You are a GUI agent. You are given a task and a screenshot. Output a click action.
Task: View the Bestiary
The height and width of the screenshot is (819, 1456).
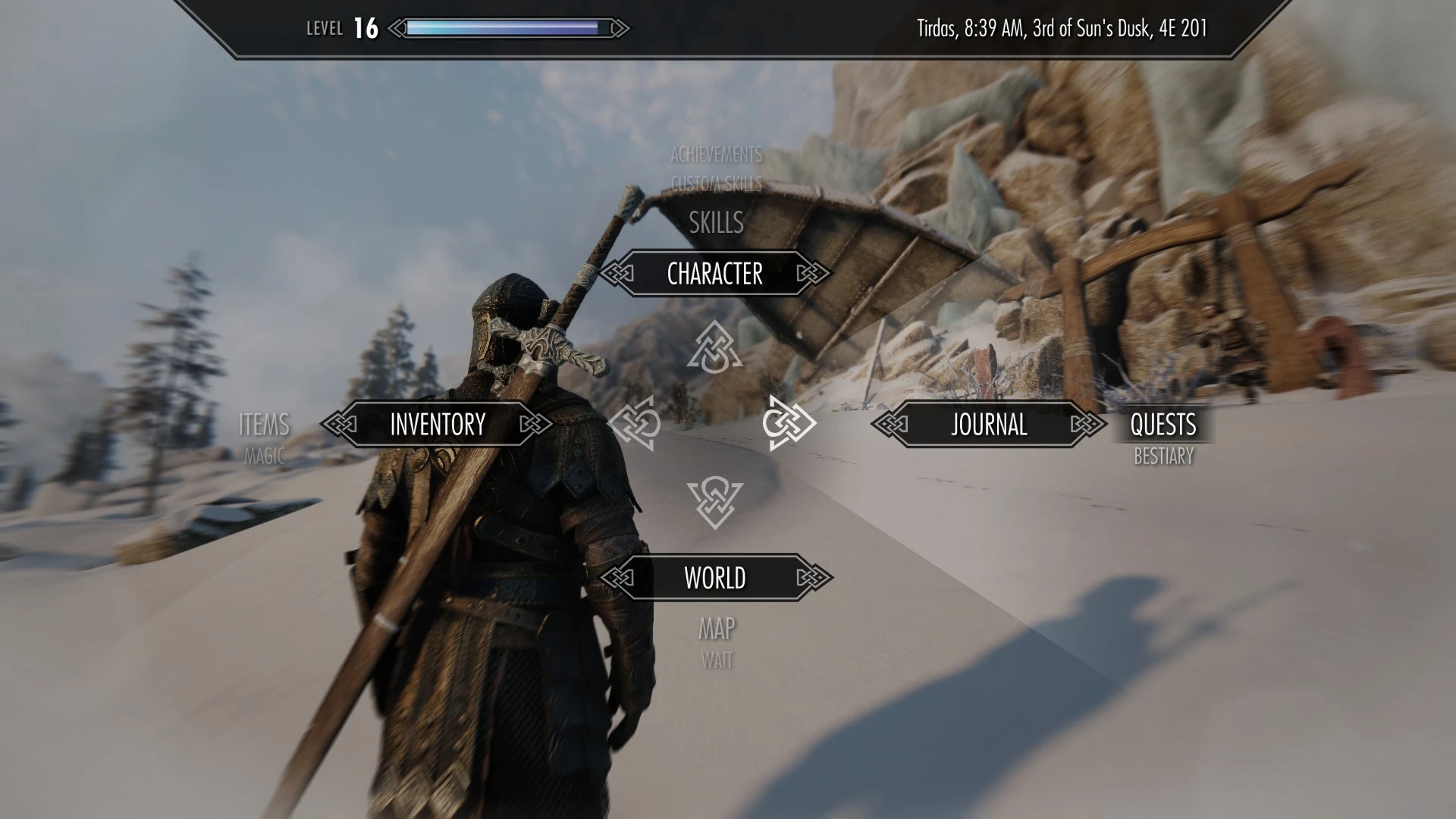coord(1163,457)
